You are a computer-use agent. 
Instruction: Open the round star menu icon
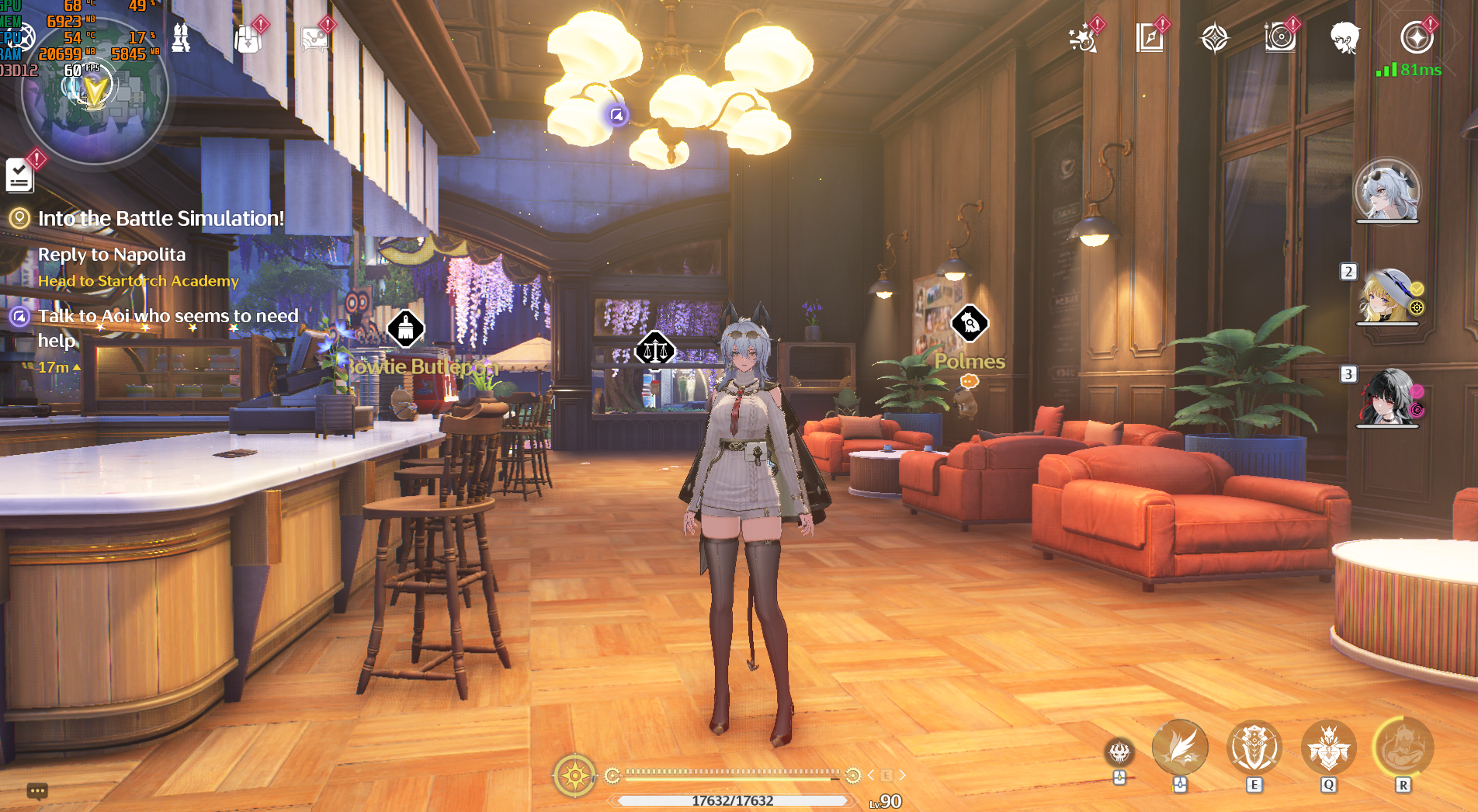1417,37
